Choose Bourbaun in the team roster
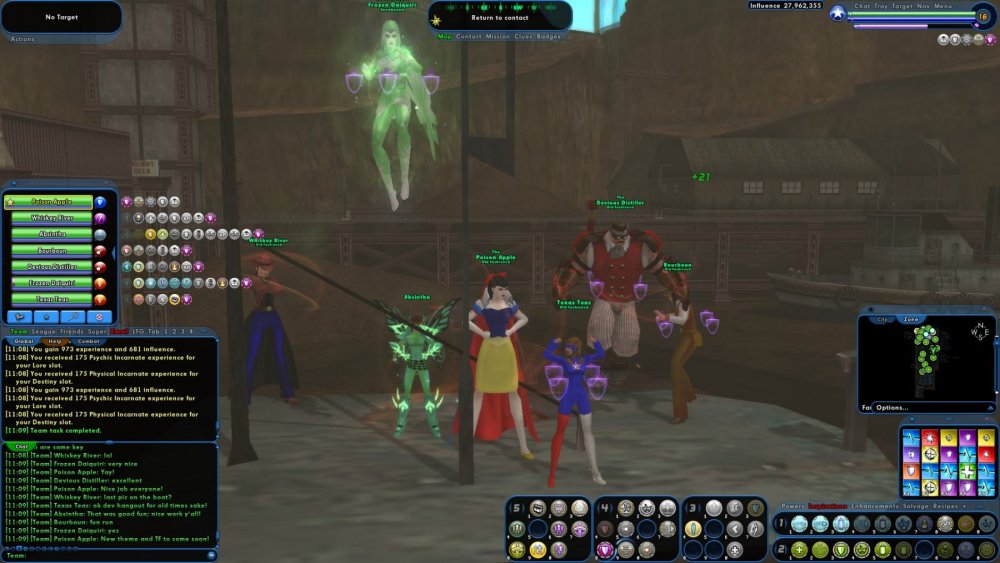This screenshot has height=563, width=1000. [x=52, y=250]
